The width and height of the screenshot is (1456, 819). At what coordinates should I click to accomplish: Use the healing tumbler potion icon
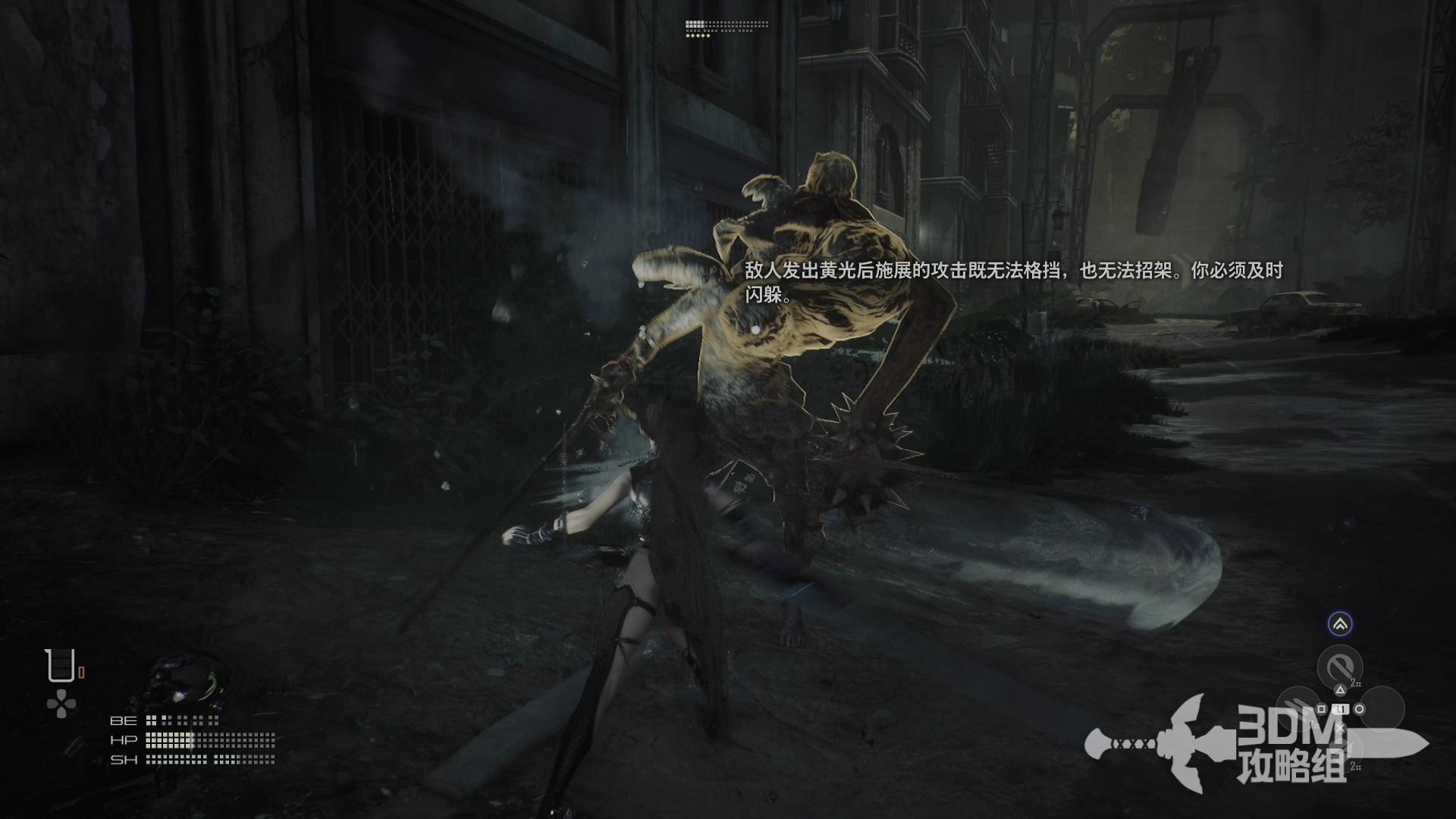(x=60, y=666)
